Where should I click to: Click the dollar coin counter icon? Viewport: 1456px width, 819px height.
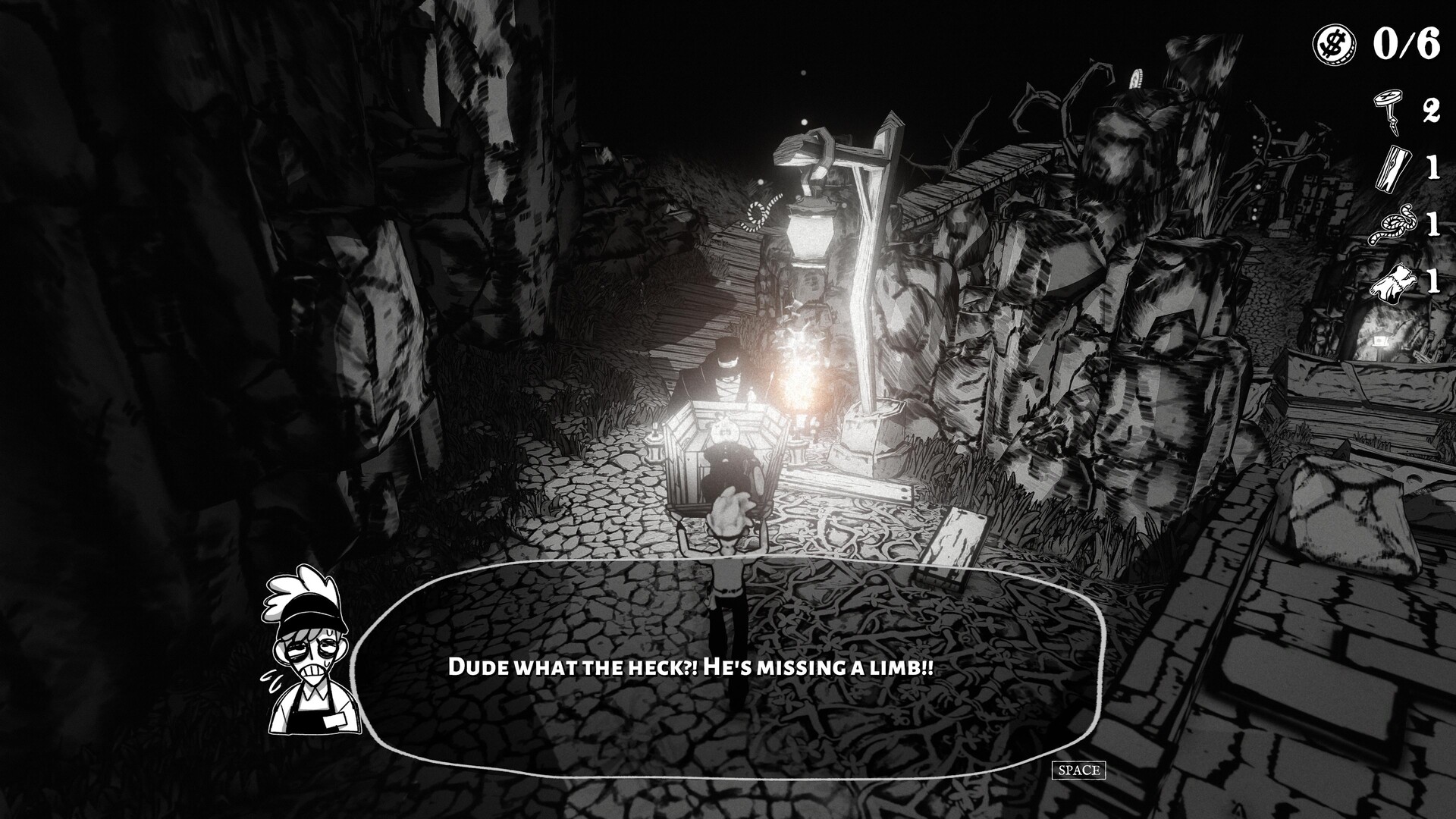coord(1332,44)
